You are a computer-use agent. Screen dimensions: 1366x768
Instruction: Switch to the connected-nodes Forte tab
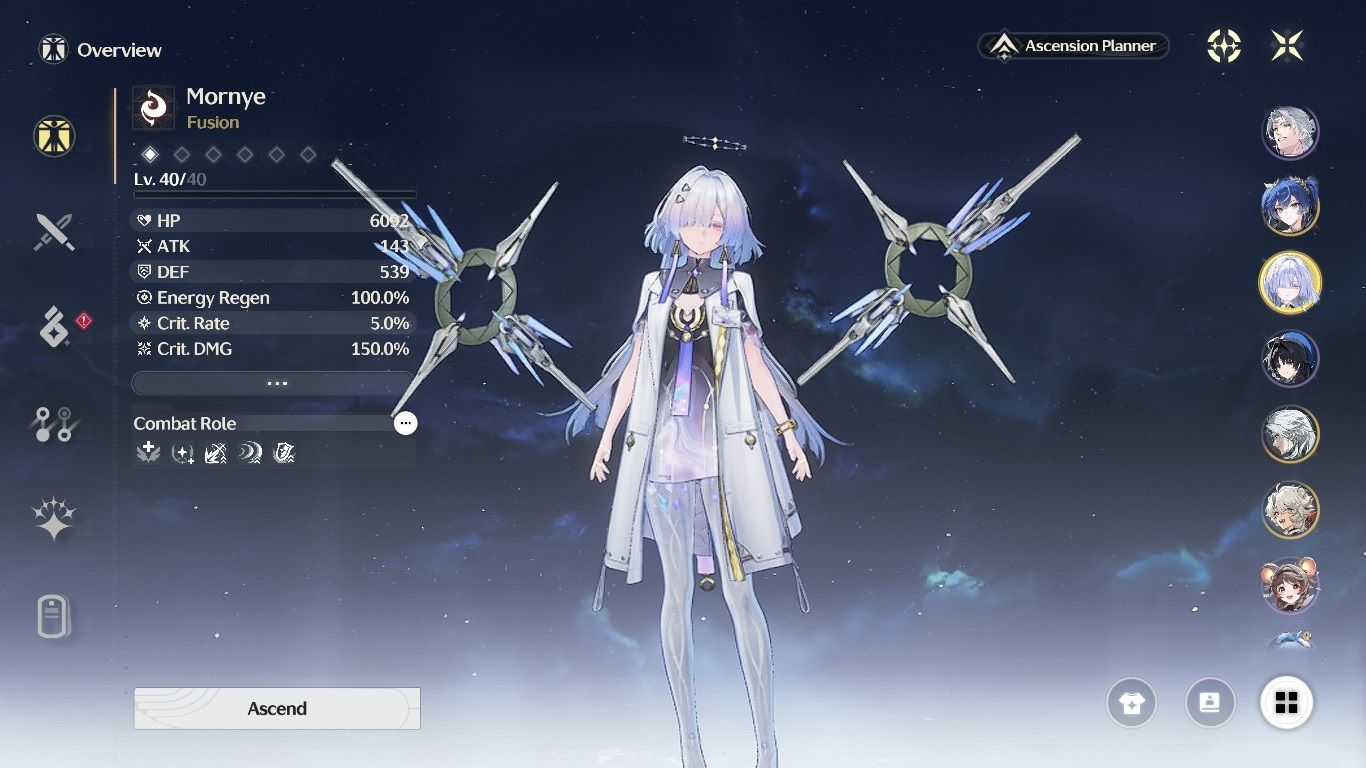[x=54, y=424]
